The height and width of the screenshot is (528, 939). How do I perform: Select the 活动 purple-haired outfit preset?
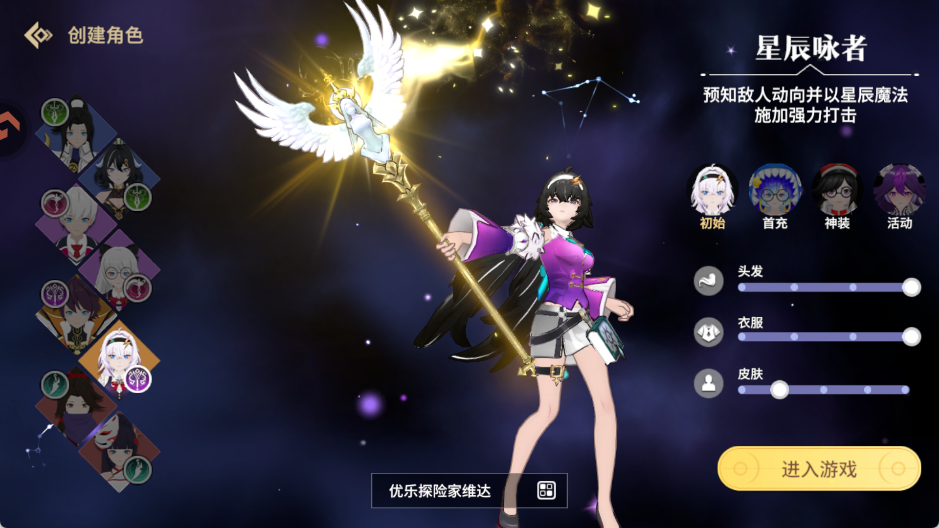[899, 190]
